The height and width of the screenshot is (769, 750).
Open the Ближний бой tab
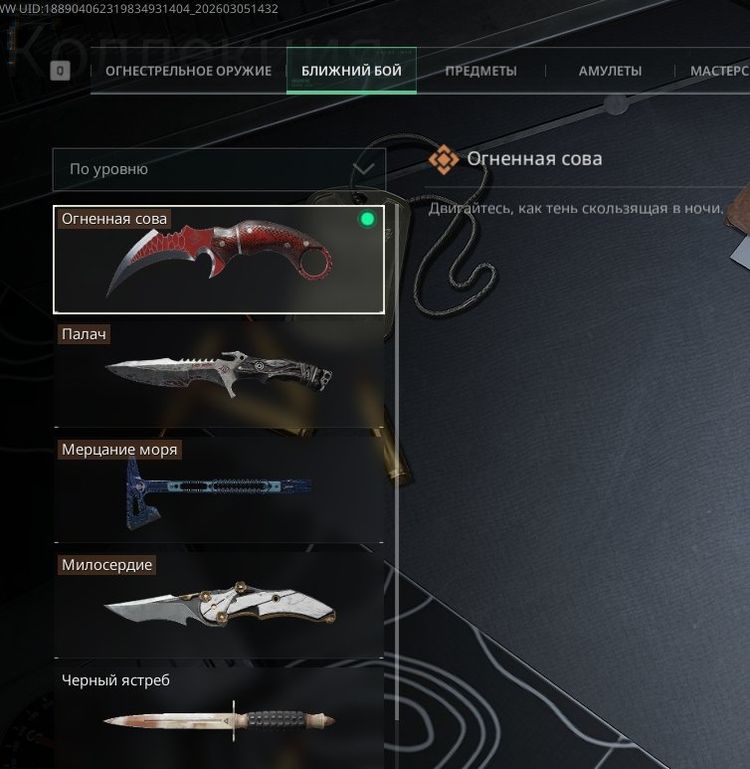coord(351,71)
